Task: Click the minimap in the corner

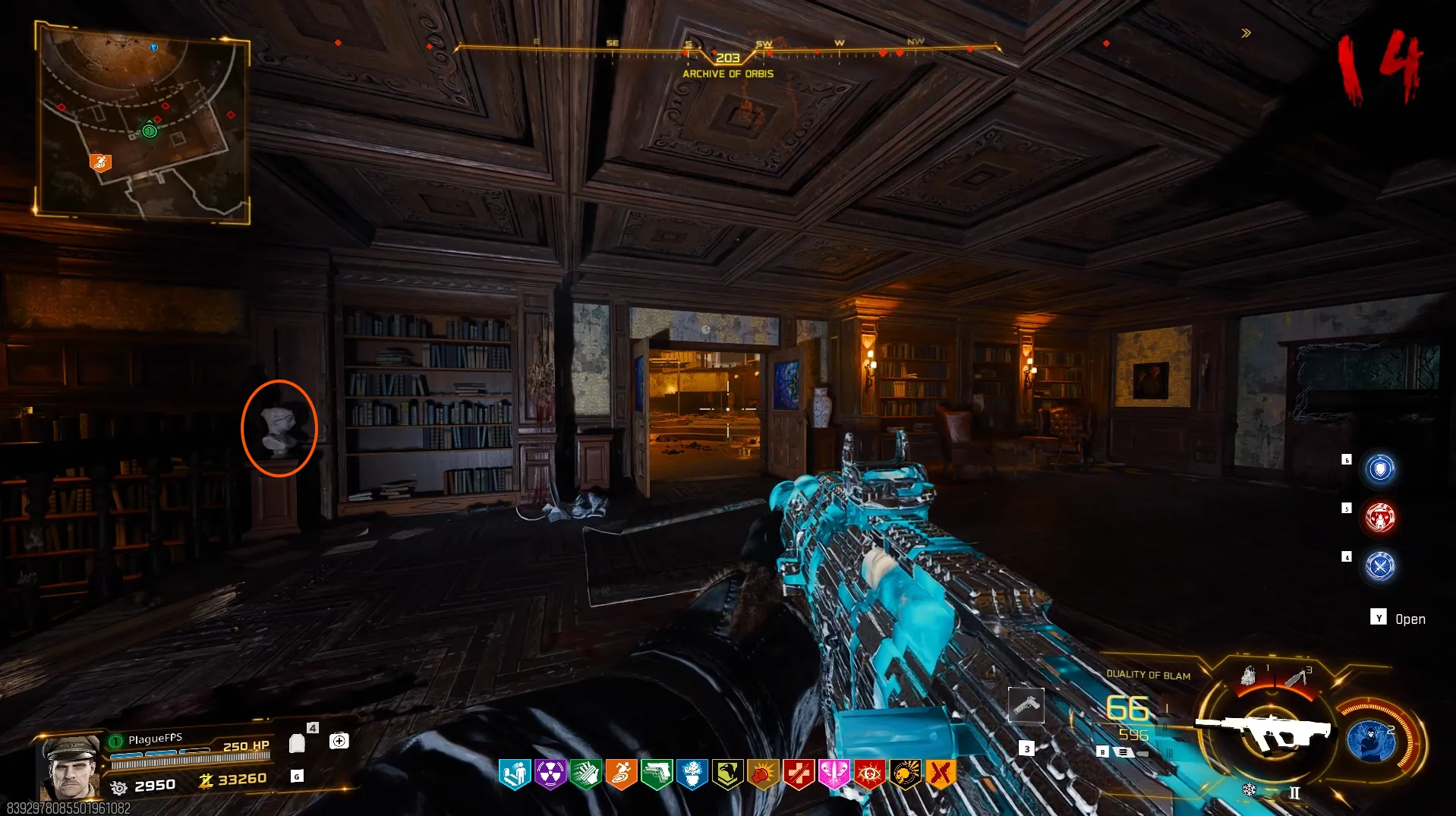Action: tap(143, 121)
